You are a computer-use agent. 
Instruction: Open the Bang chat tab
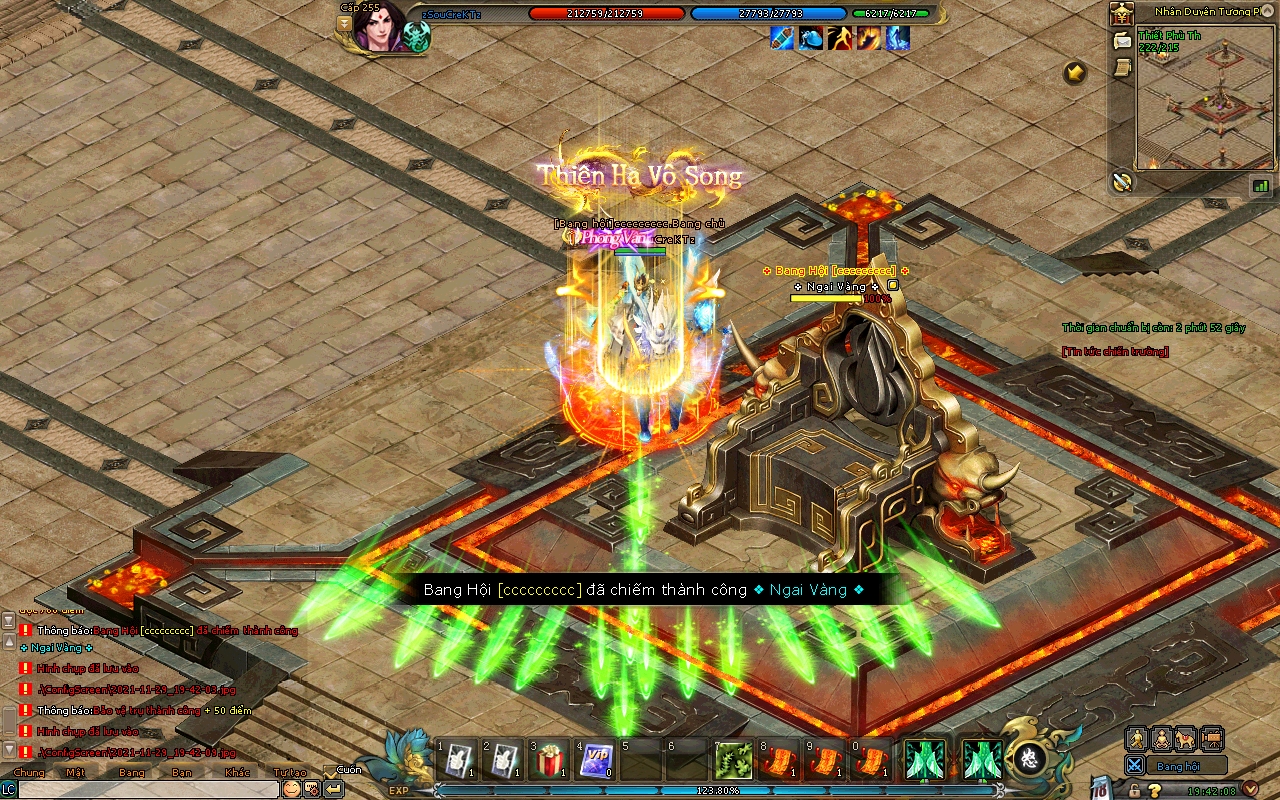pyautogui.click(x=131, y=772)
